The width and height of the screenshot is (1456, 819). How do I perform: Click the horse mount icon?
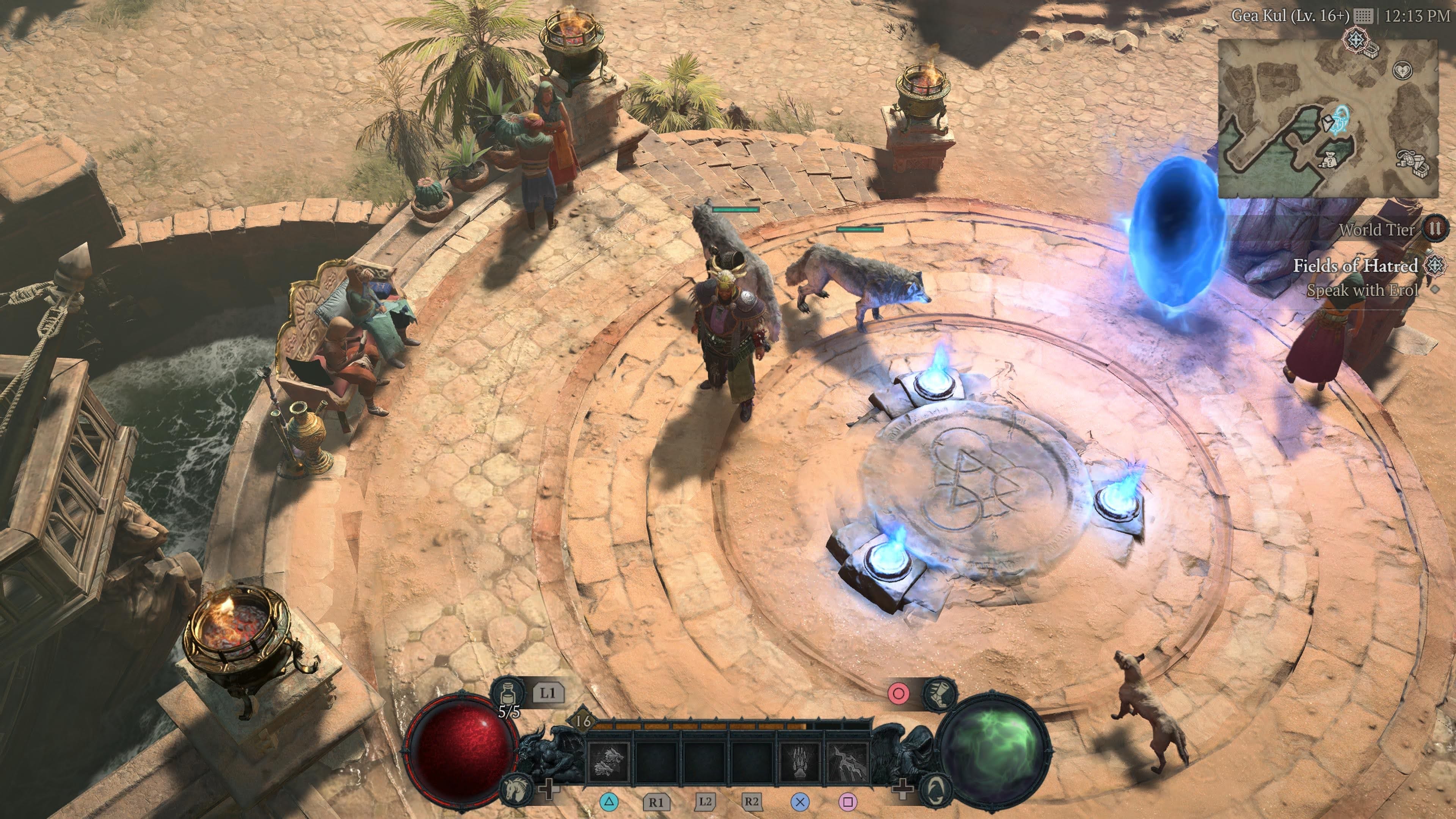[x=516, y=789]
